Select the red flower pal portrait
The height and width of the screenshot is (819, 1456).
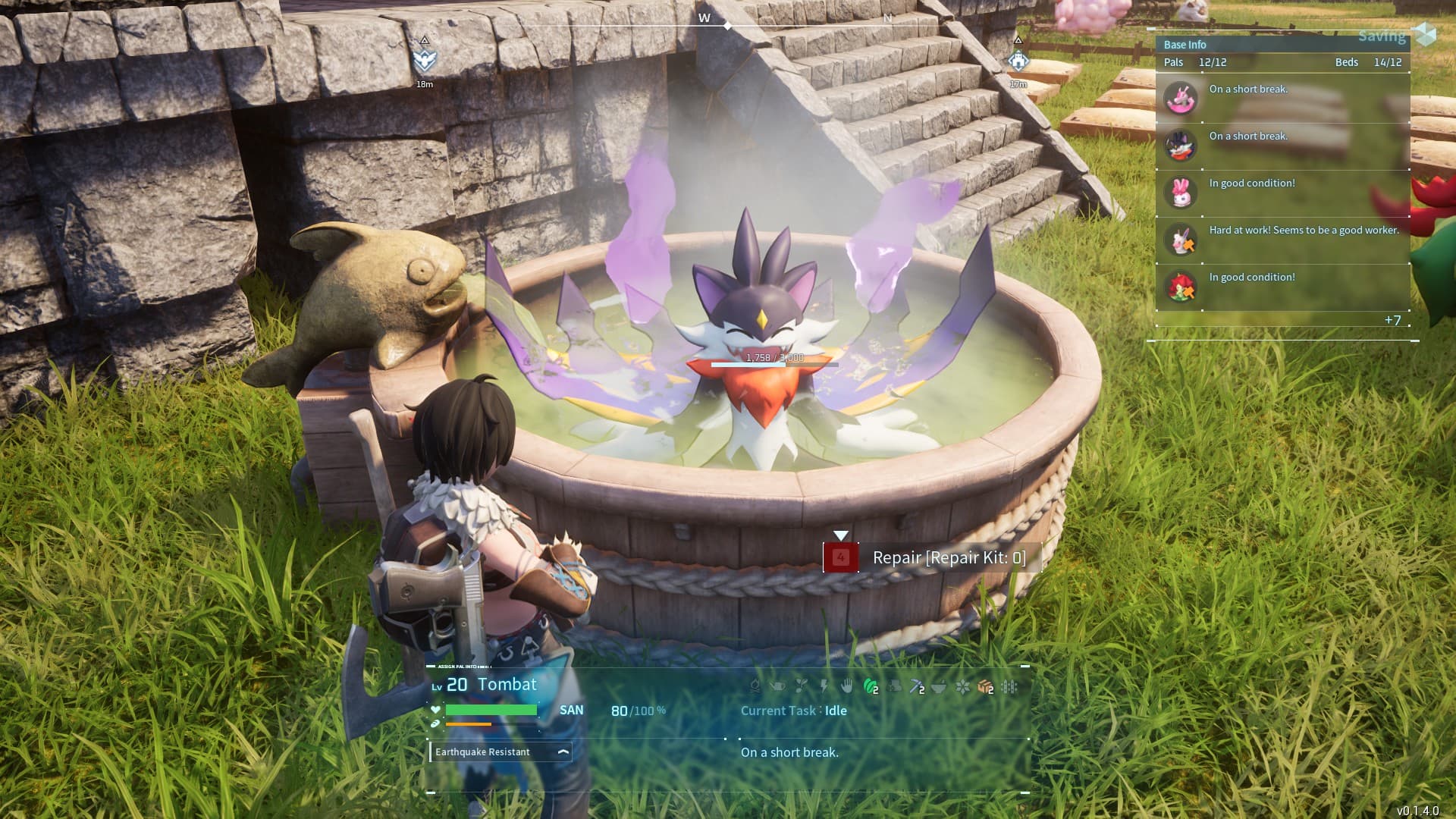(1181, 287)
